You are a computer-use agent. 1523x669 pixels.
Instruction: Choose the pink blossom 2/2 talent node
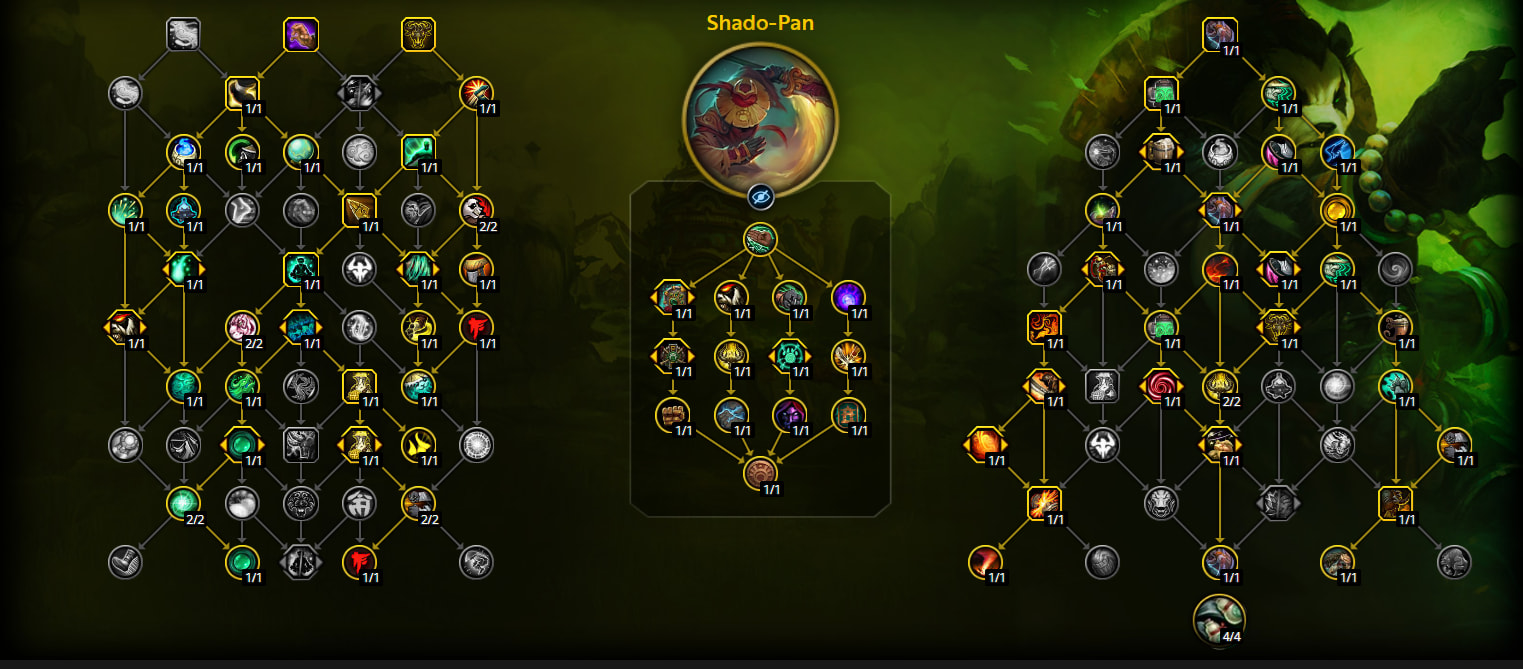(x=242, y=327)
